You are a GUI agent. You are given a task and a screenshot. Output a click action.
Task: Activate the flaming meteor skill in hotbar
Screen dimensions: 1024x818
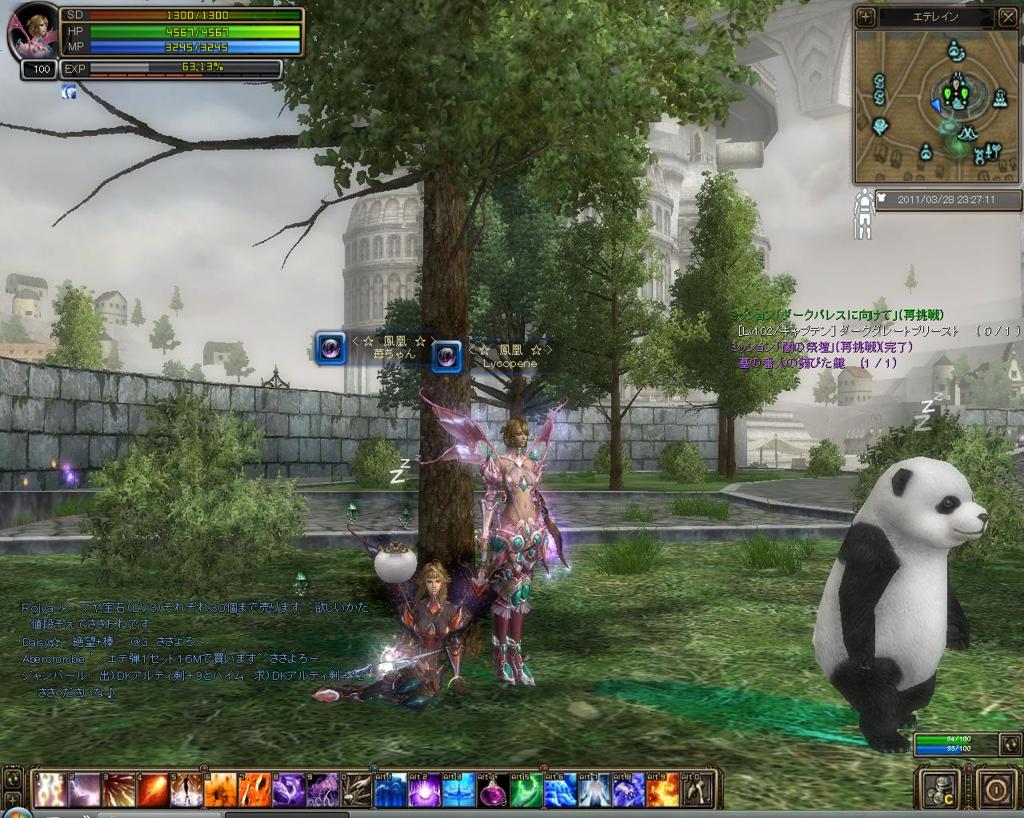[152, 790]
